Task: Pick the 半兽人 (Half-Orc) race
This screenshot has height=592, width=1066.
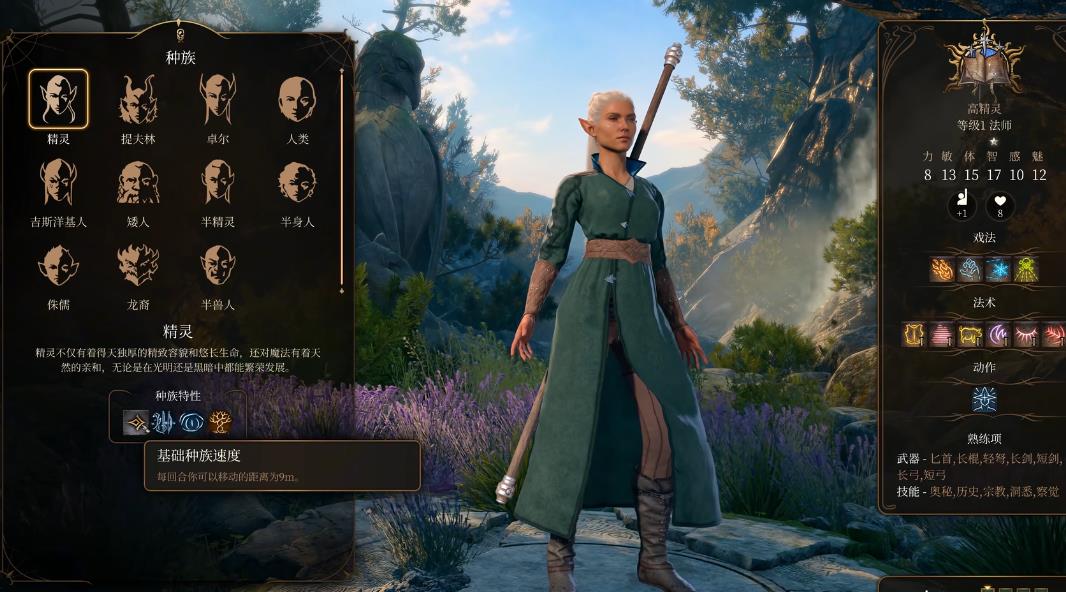Action: 217,265
